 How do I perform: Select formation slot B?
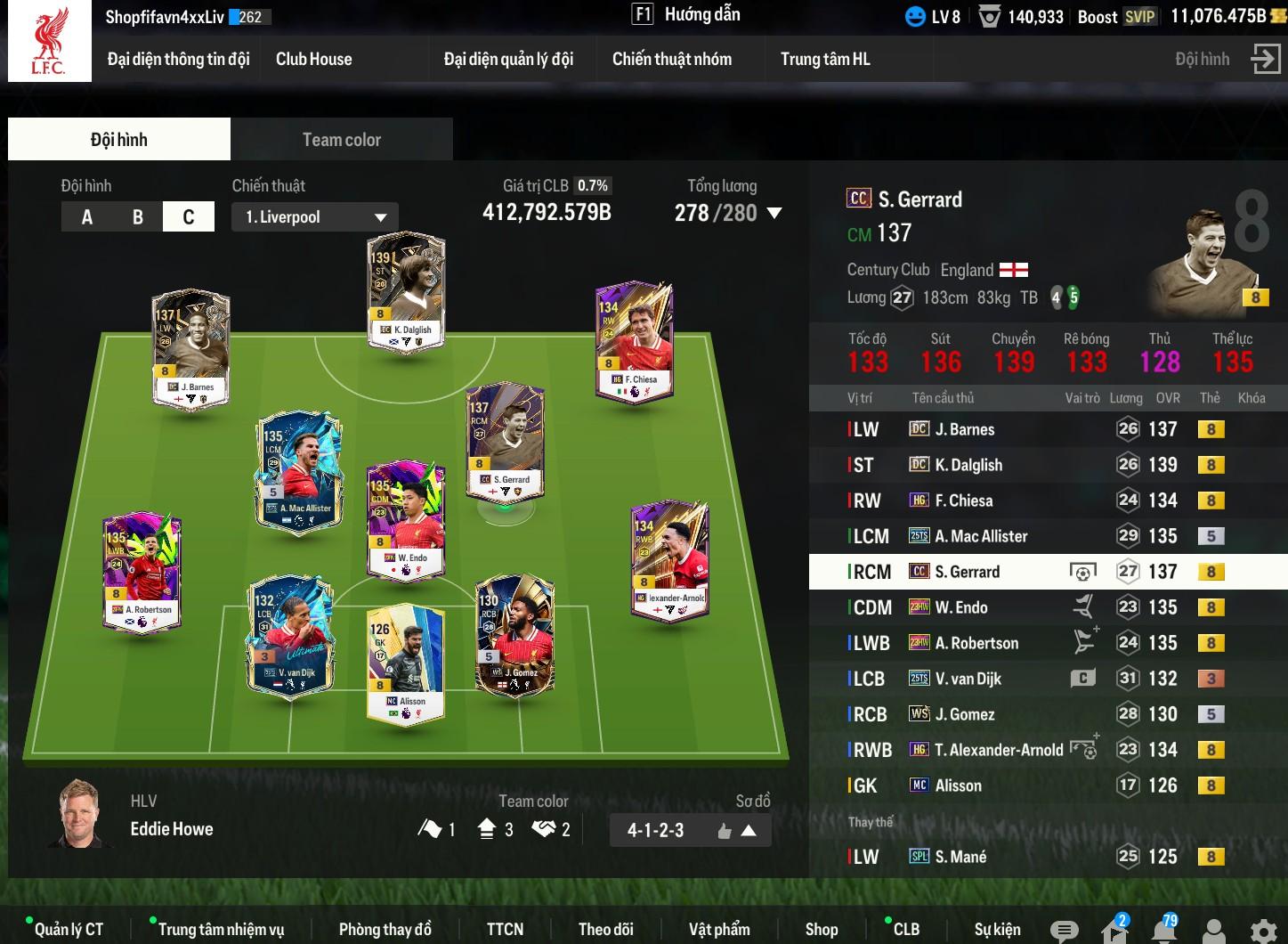tap(137, 216)
